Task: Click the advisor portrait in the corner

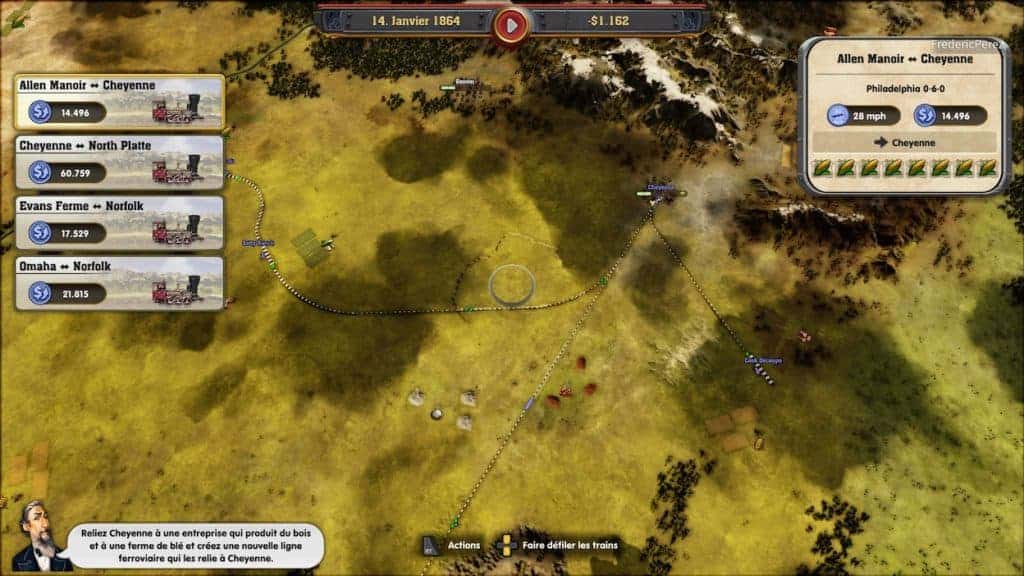Action: tap(38, 538)
